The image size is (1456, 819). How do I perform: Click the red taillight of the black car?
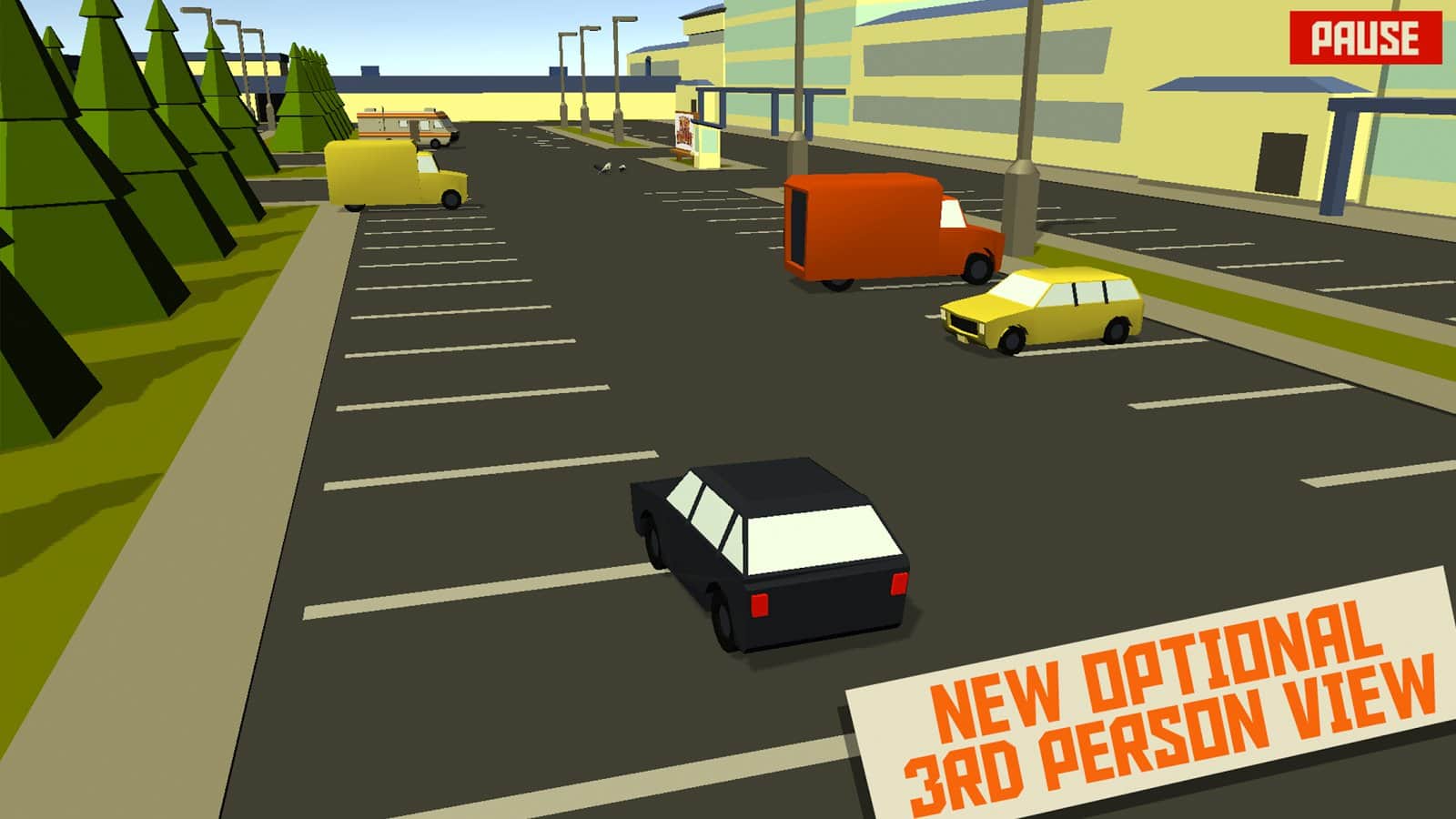760,605
